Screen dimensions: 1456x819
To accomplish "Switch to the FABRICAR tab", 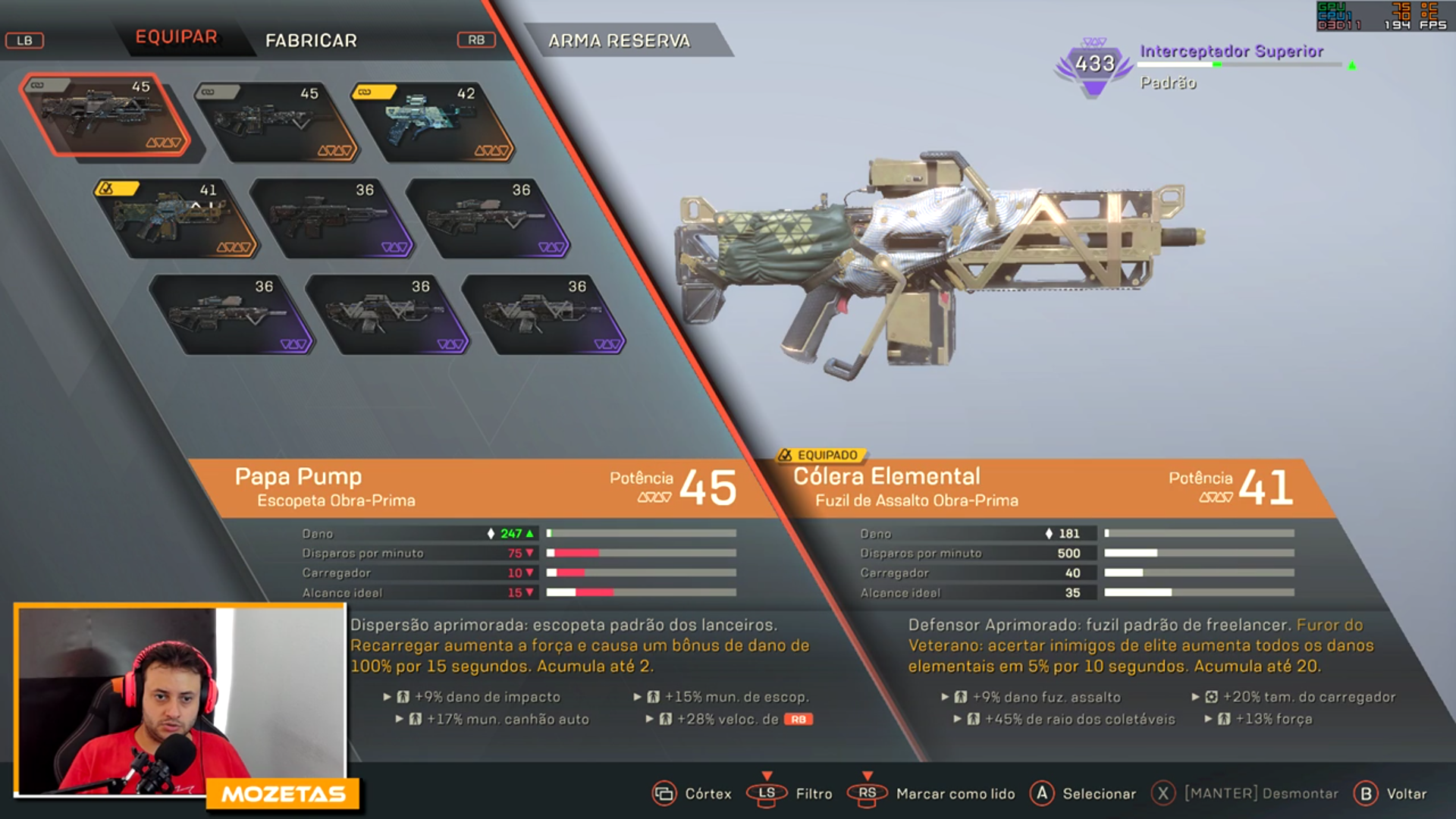I will pos(311,40).
